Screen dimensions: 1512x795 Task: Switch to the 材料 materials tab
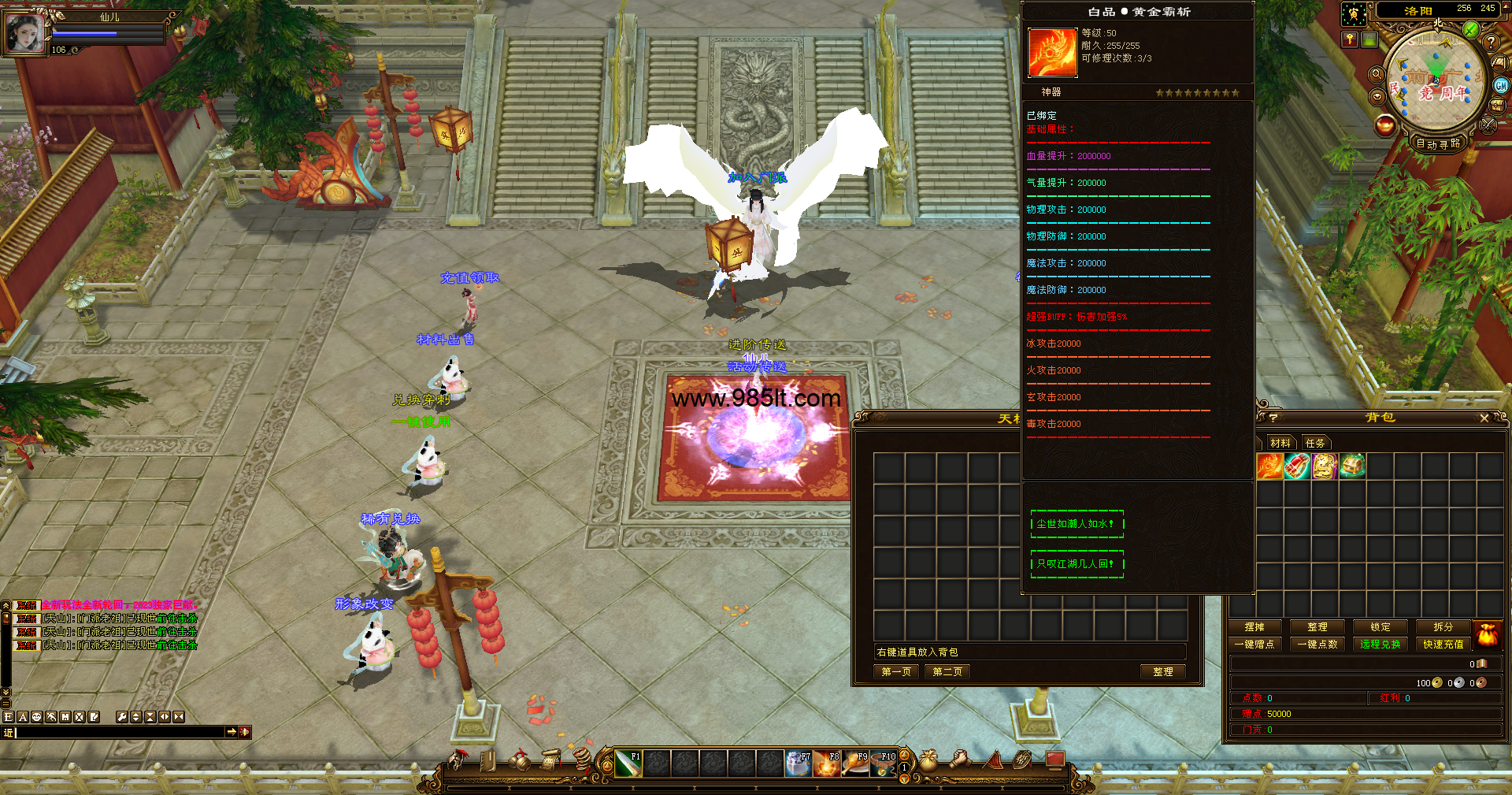pyautogui.click(x=1280, y=443)
